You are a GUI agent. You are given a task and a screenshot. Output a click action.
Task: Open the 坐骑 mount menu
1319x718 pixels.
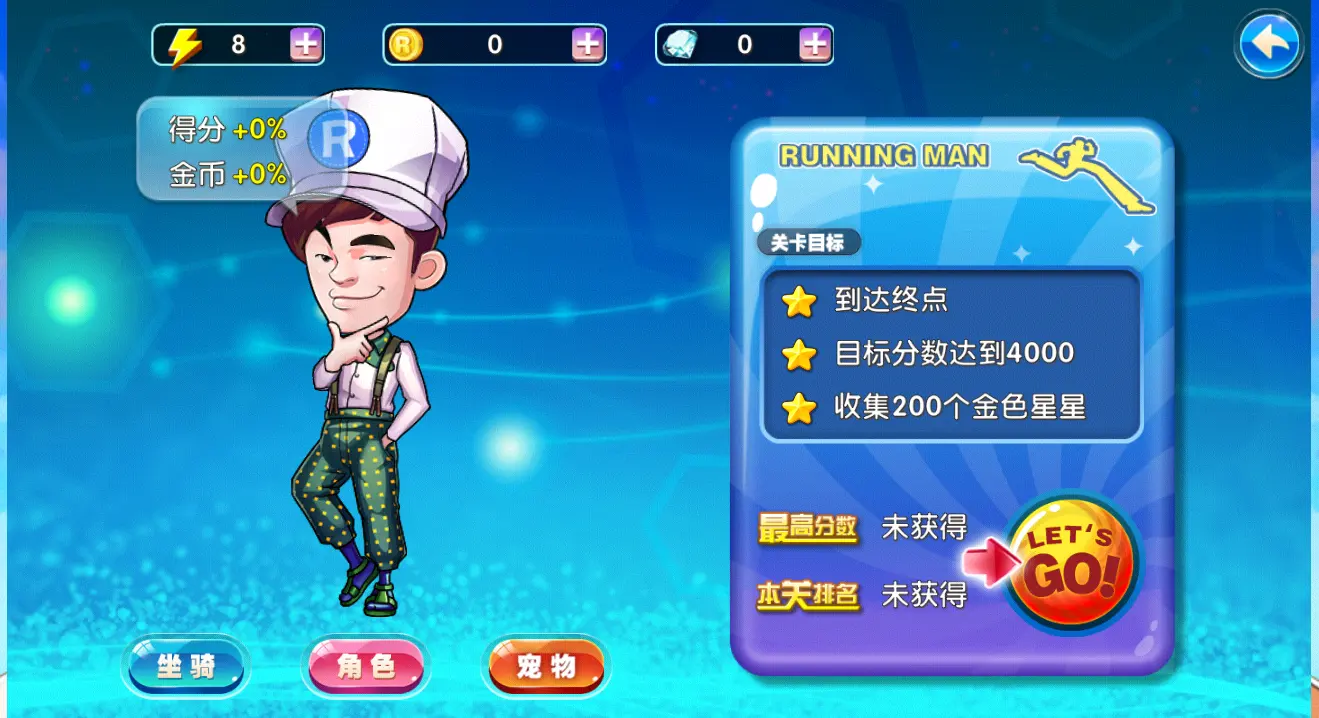pyautogui.click(x=186, y=667)
